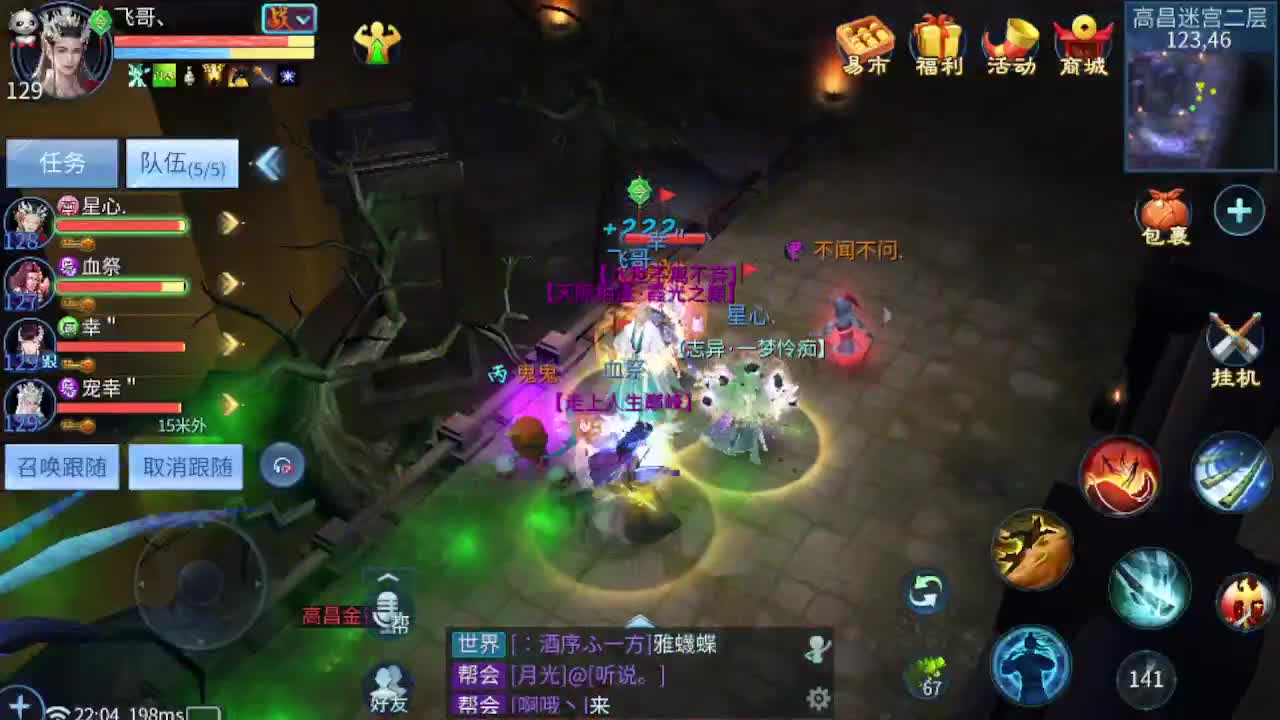Open the 好友 friends icon
The width and height of the screenshot is (1280, 720).
[389, 685]
